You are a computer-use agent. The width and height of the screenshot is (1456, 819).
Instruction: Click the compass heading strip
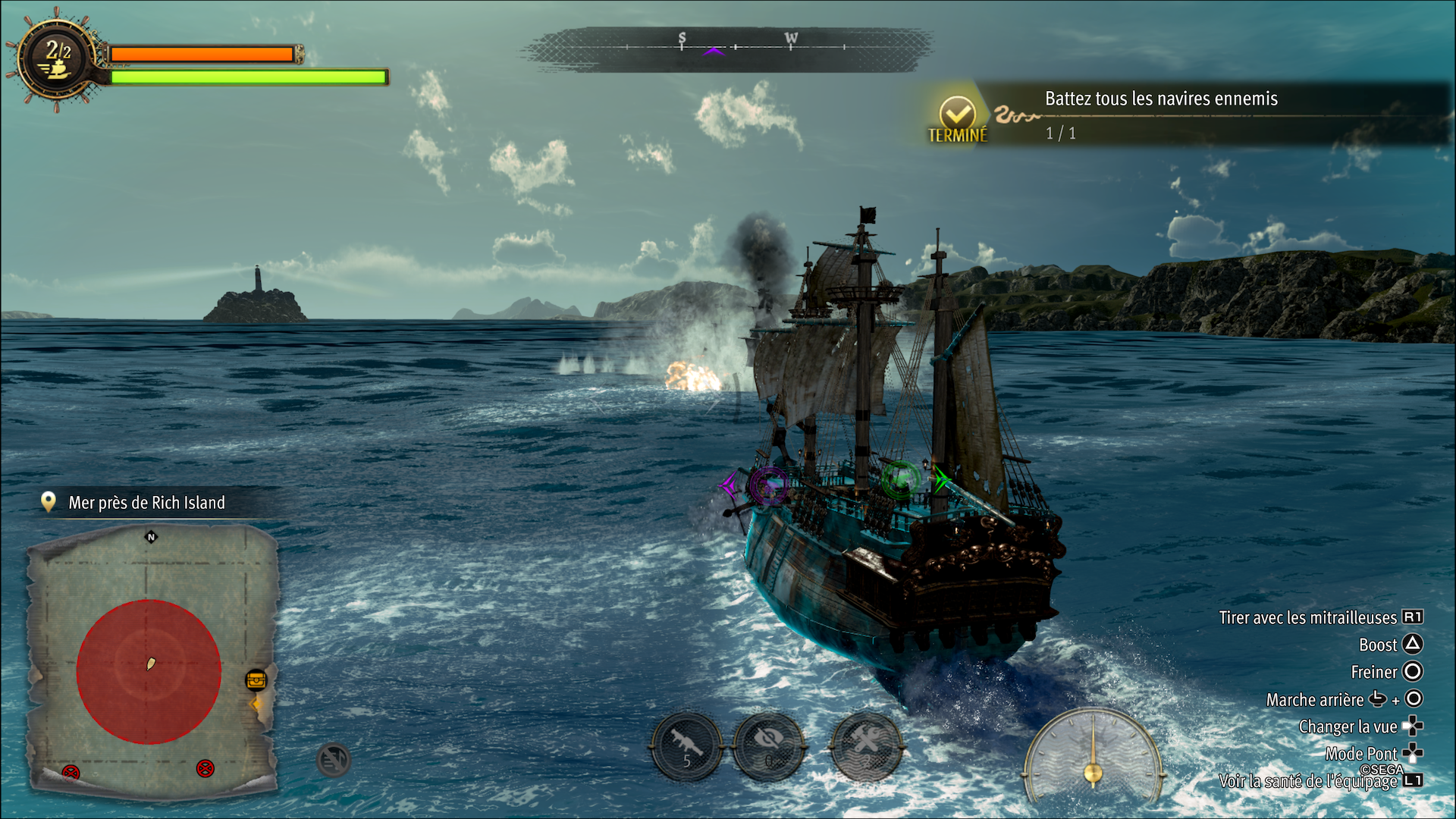coord(728,49)
